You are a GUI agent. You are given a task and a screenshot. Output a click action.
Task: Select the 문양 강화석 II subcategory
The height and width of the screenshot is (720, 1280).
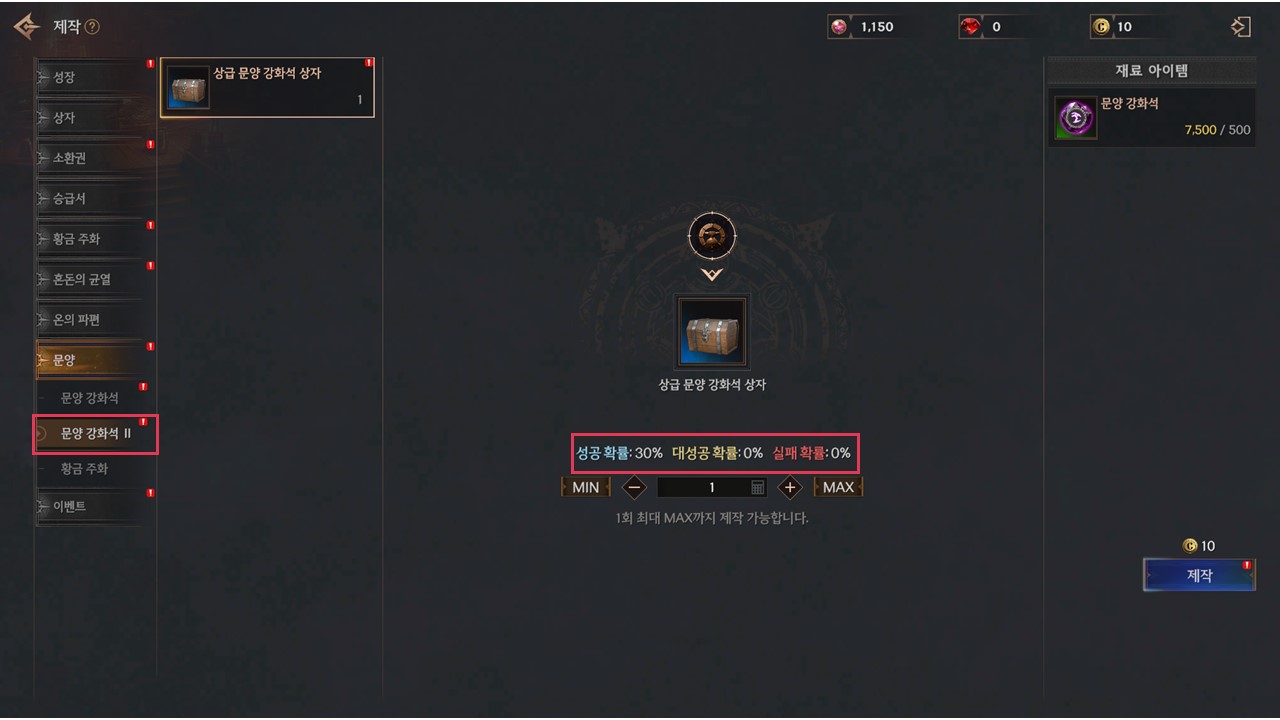96,433
